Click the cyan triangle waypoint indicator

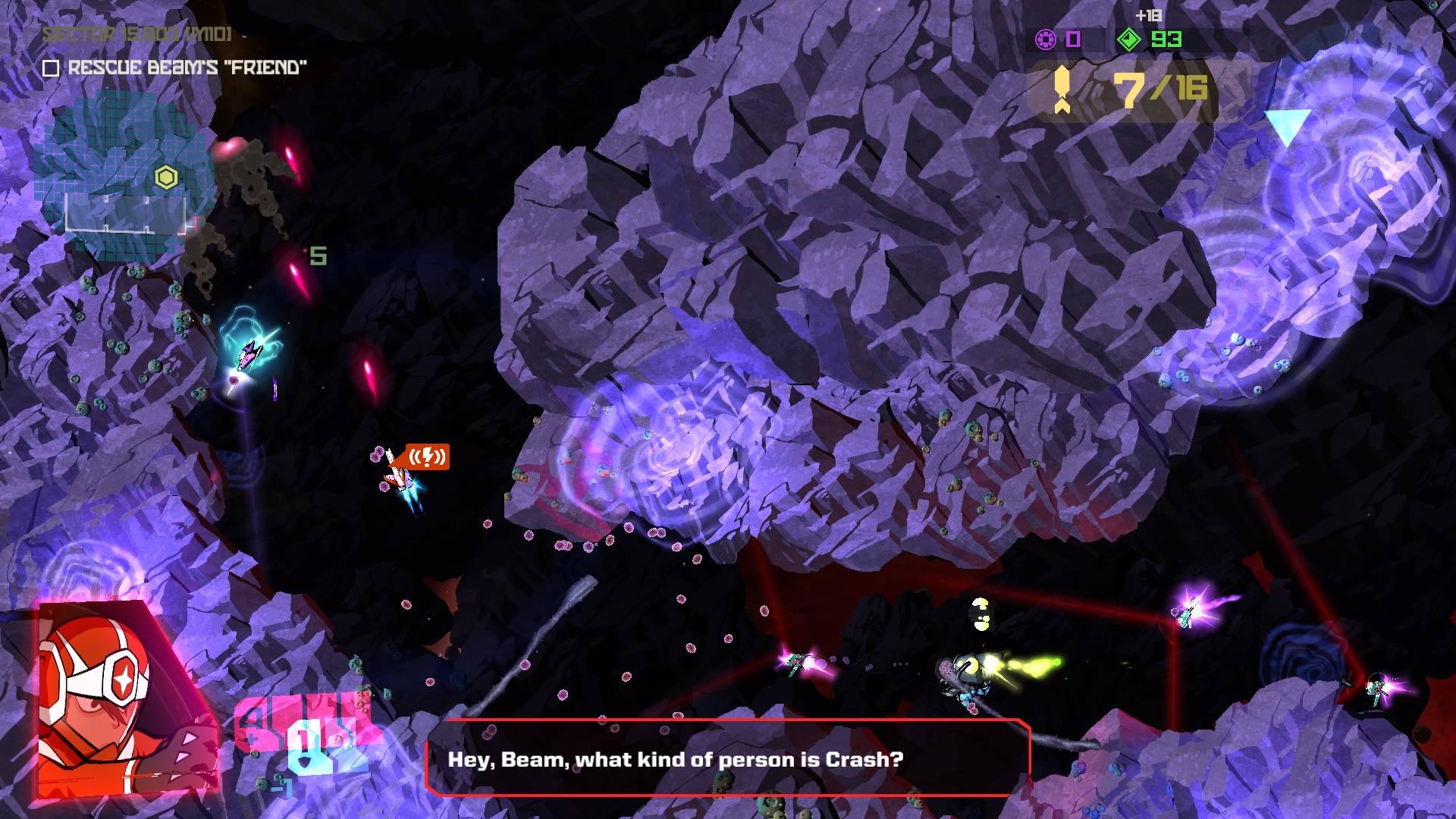click(1287, 127)
